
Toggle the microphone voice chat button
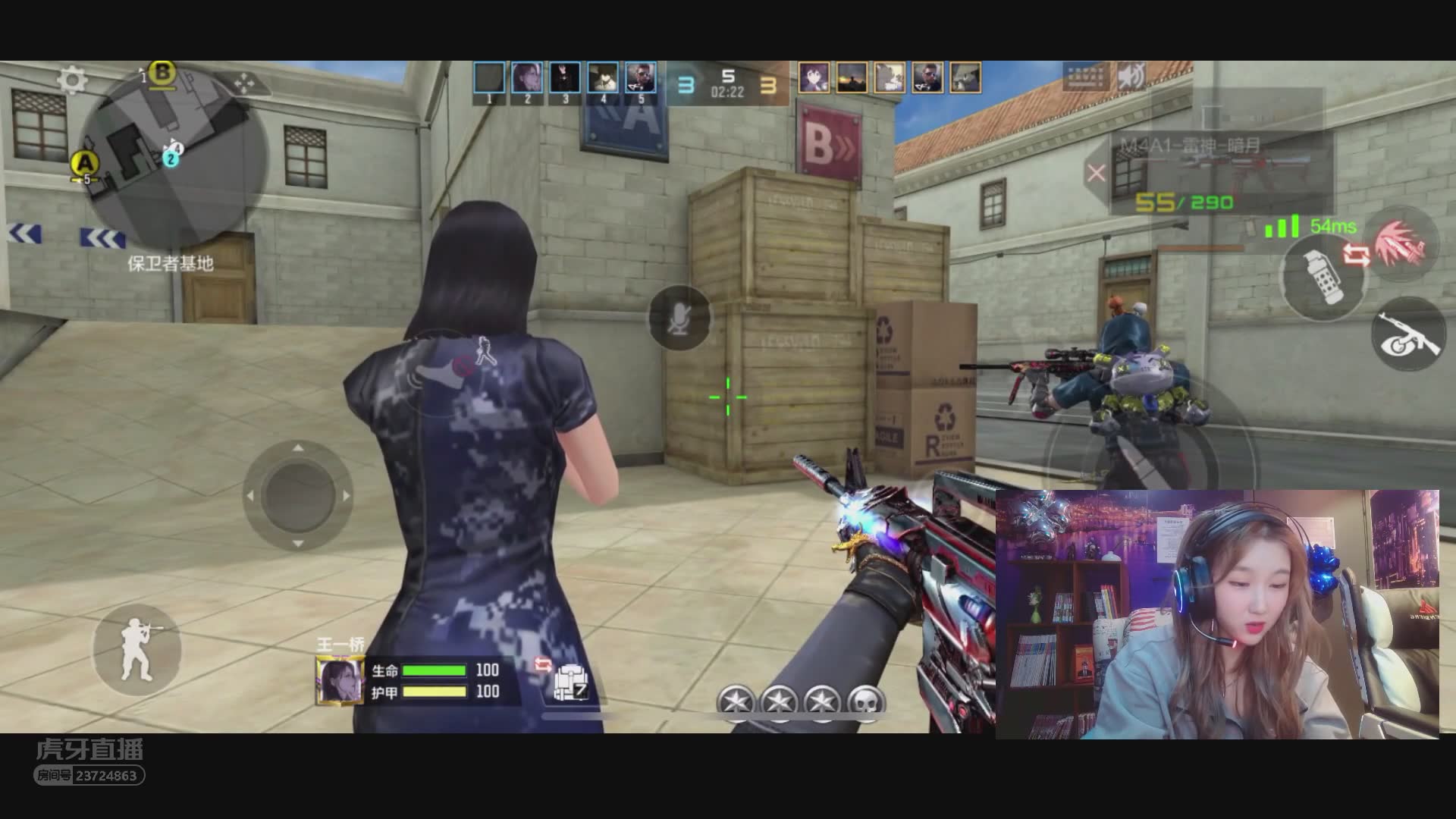(x=679, y=318)
